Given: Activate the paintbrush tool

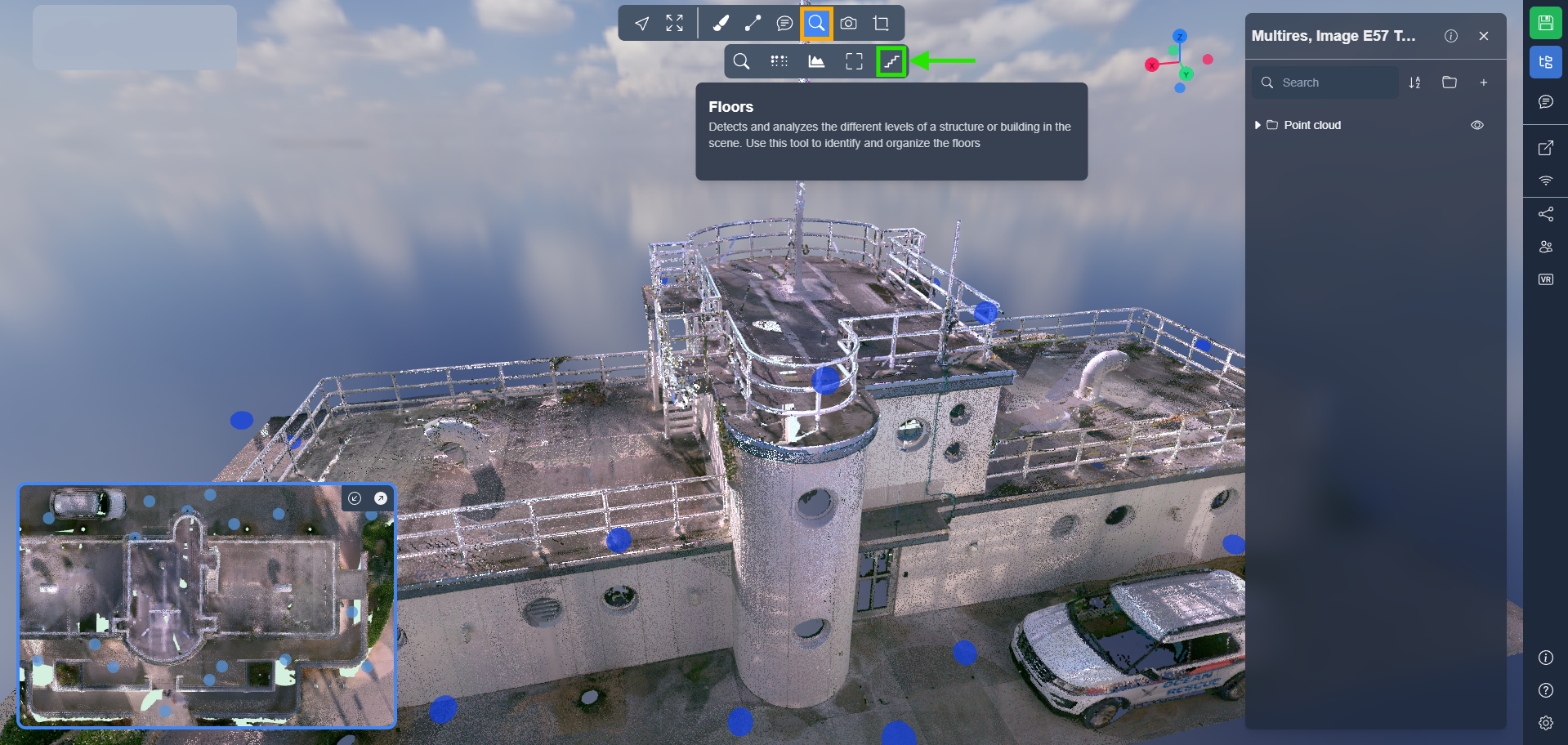Looking at the screenshot, I should 721,24.
